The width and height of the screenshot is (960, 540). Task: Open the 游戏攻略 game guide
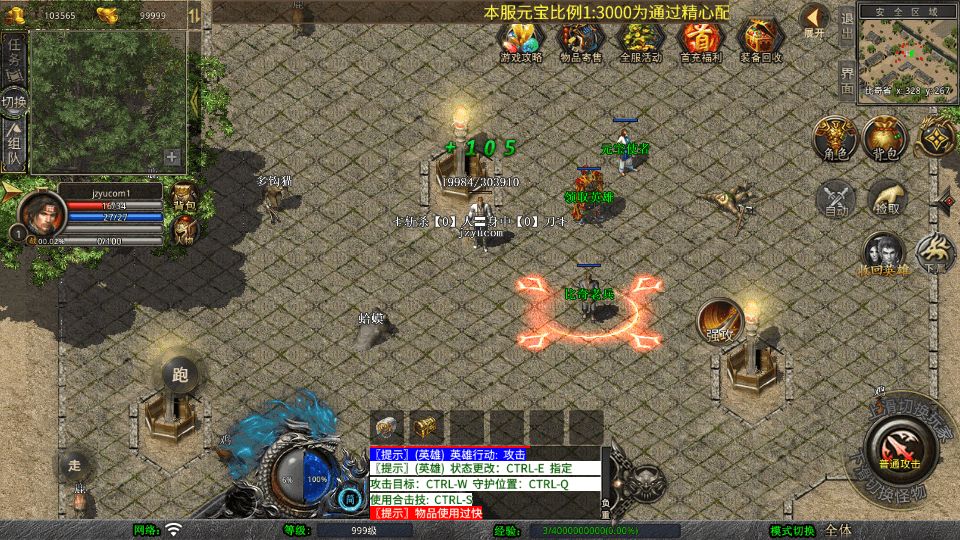pos(521,40)
